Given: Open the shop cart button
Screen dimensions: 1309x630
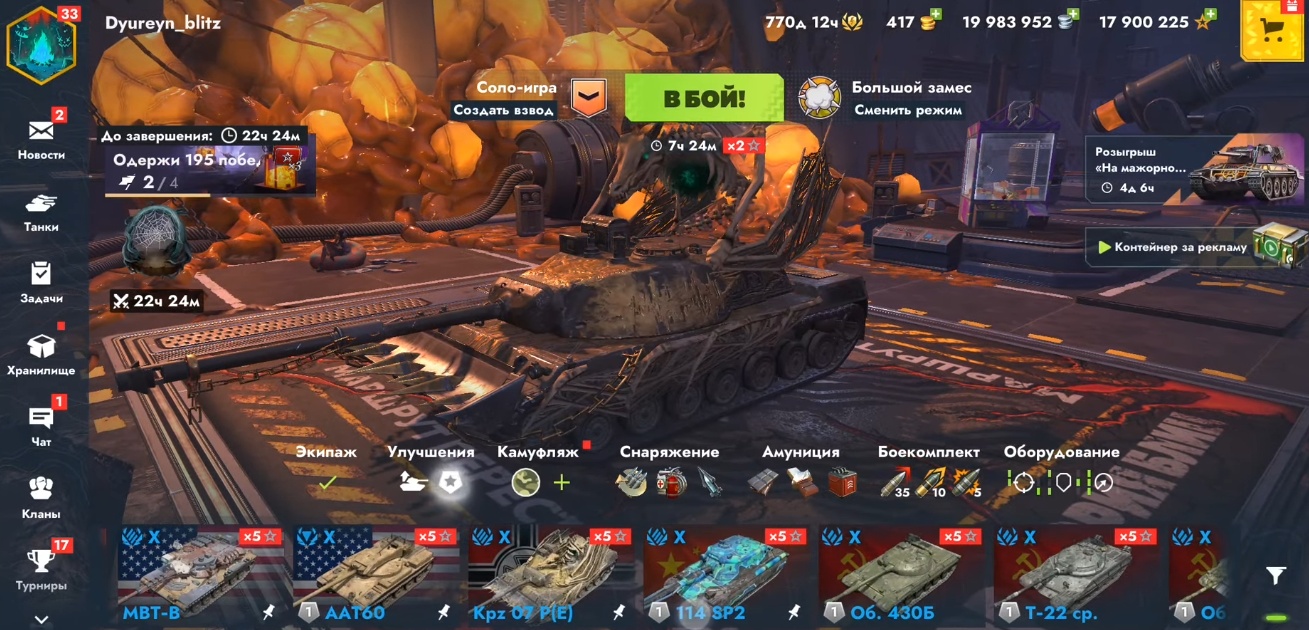Looking at the screenshot, I should coord(1271,31).
